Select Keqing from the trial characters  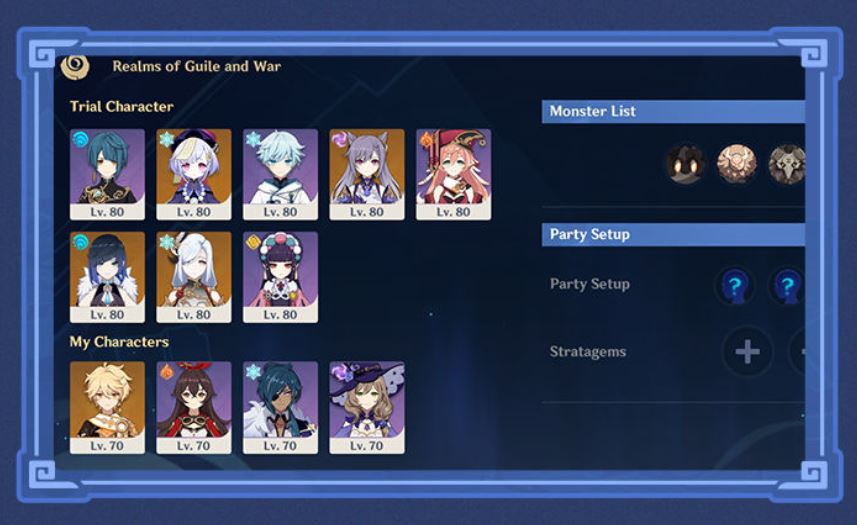[x=367, y=173]
